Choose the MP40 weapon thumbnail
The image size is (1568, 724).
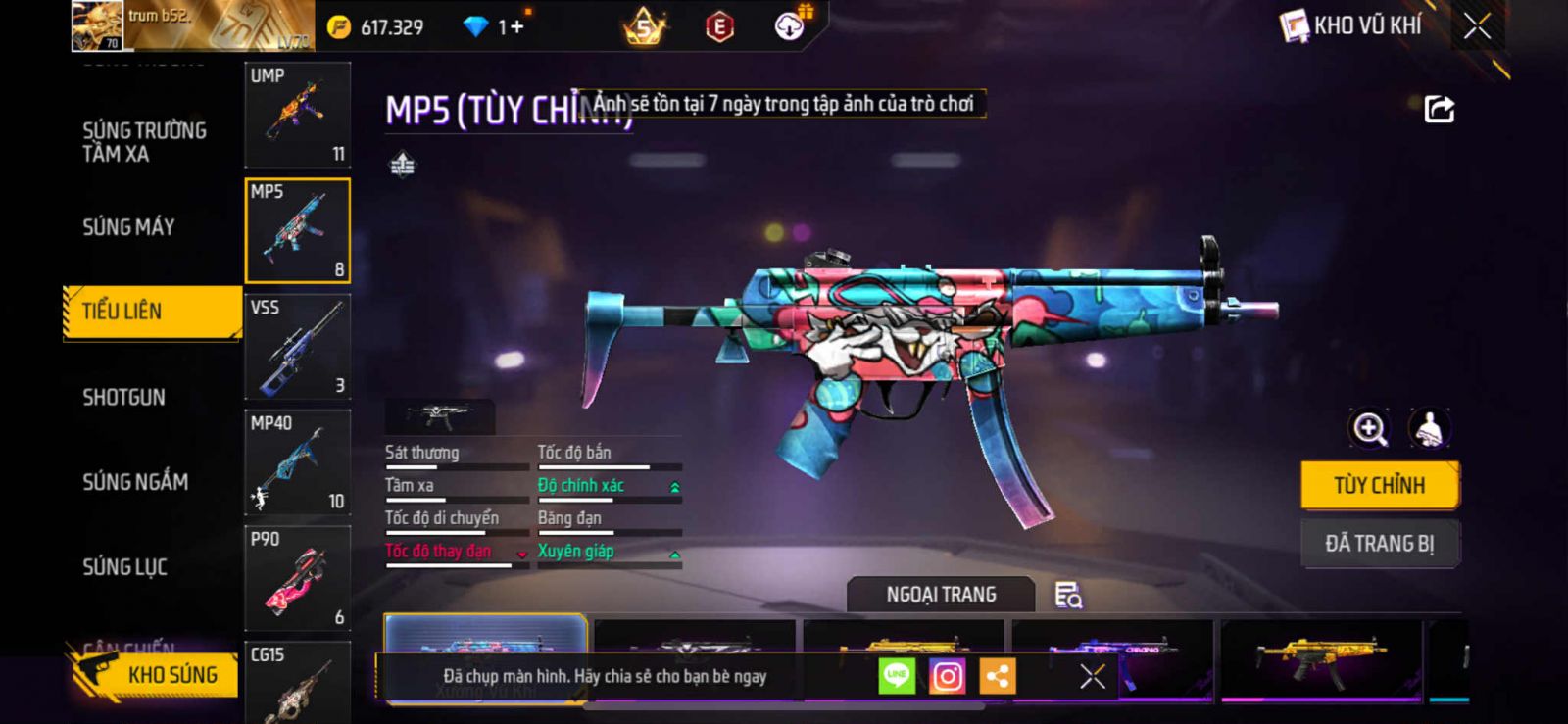(297, 462)
